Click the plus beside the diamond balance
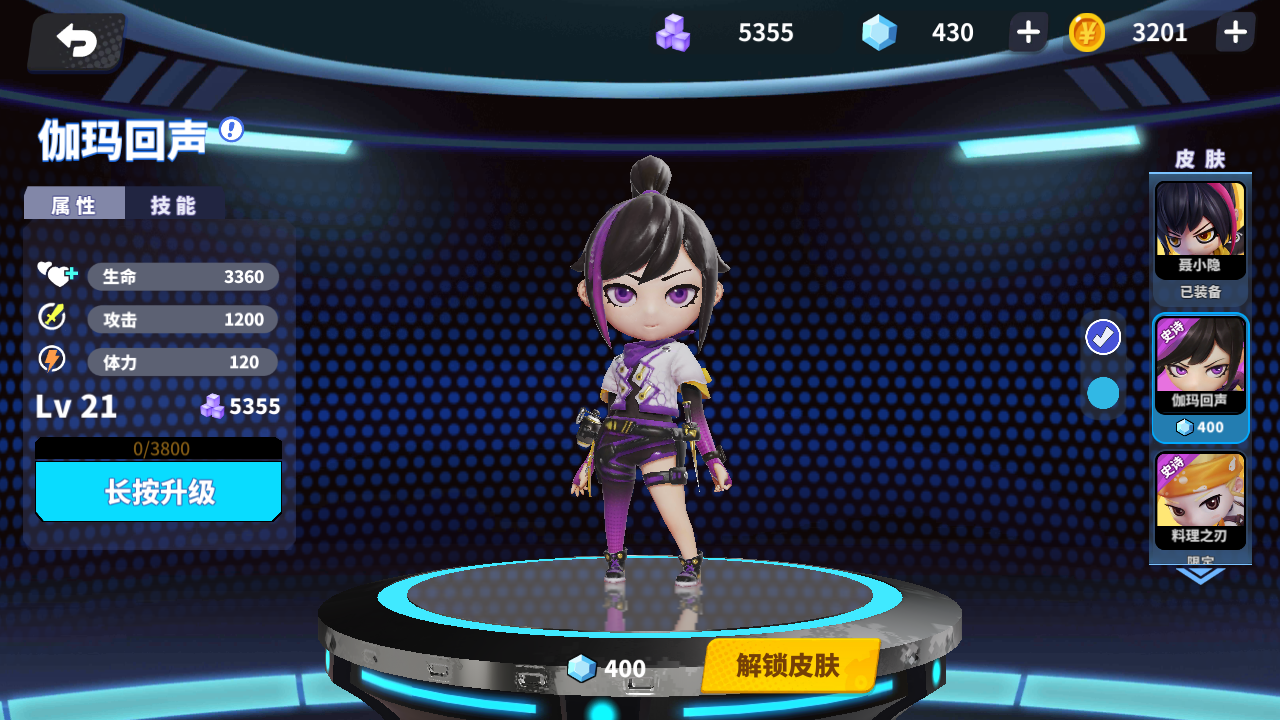This screenshot has height=720, width=1280. click(1026, 32)
